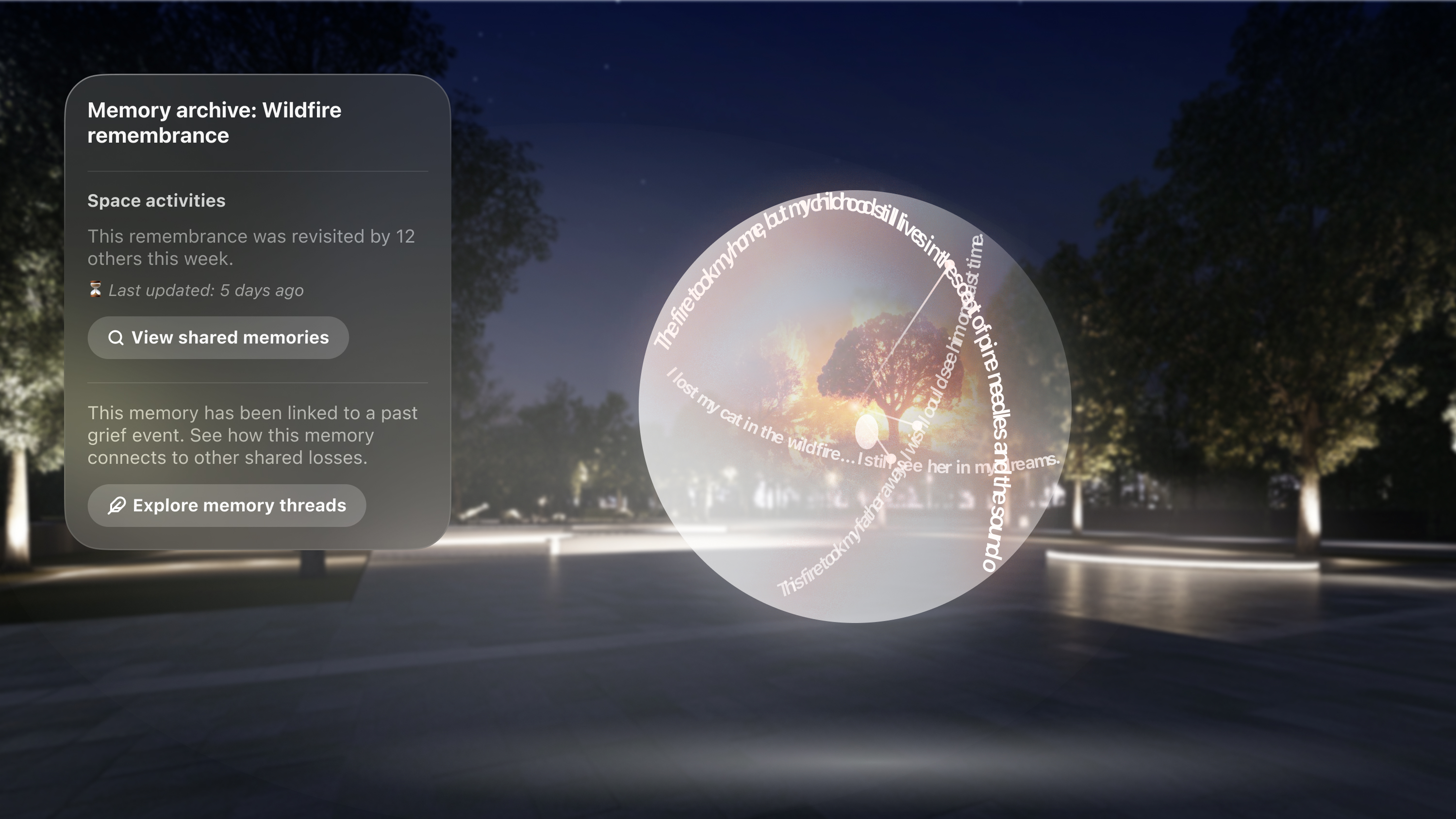Open View shared memories
The height and width of the screenshot is (819, 1456).
(x=218, y=337)
